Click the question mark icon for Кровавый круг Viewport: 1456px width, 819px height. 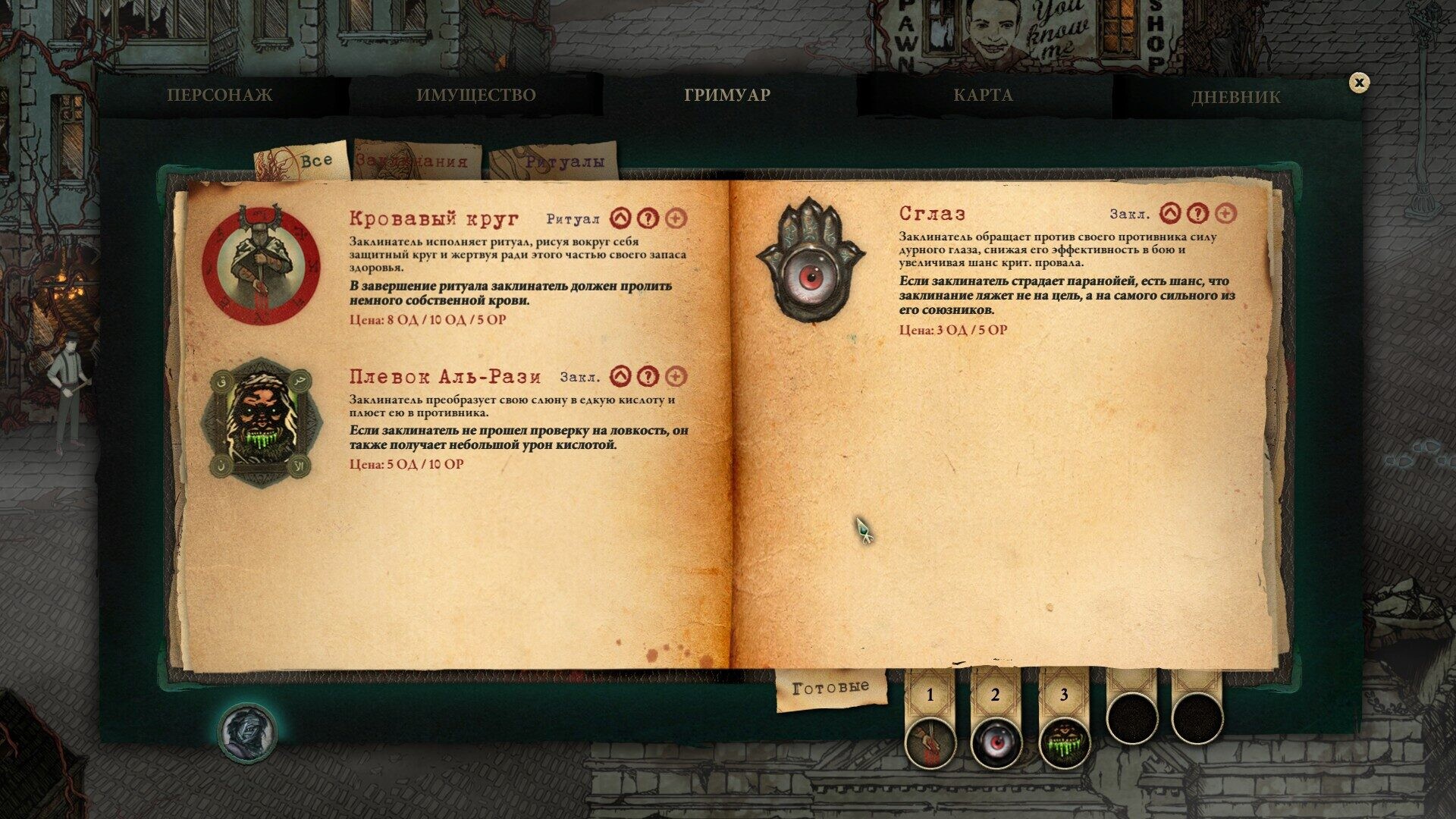point(647,218)
